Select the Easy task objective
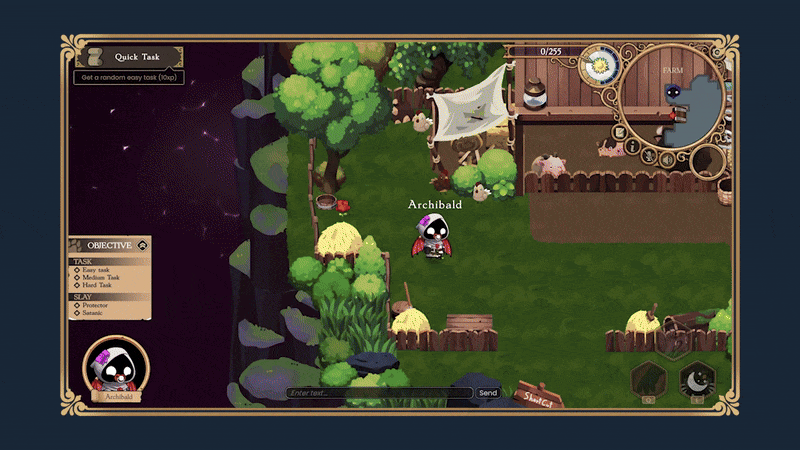Screen dimensions: 800x450 point(98,269)
